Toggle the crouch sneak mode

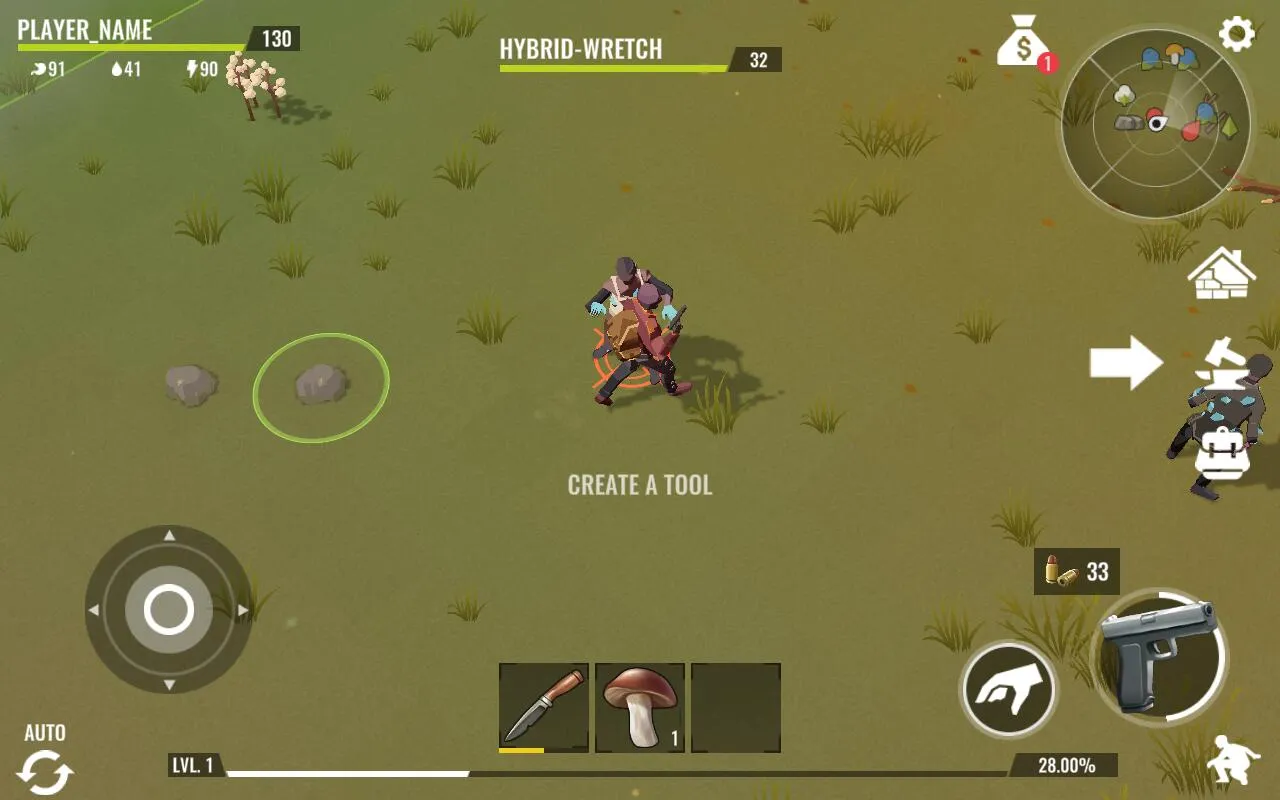pyautogui.click(x=1232, y=761)
